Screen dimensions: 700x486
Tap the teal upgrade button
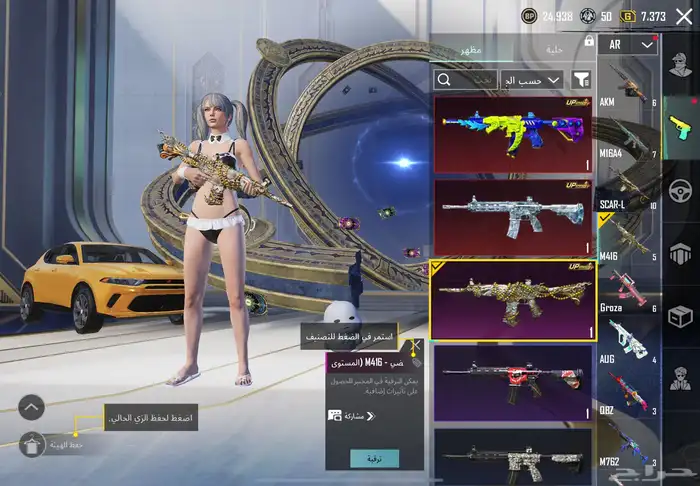(x=374, y=457)
